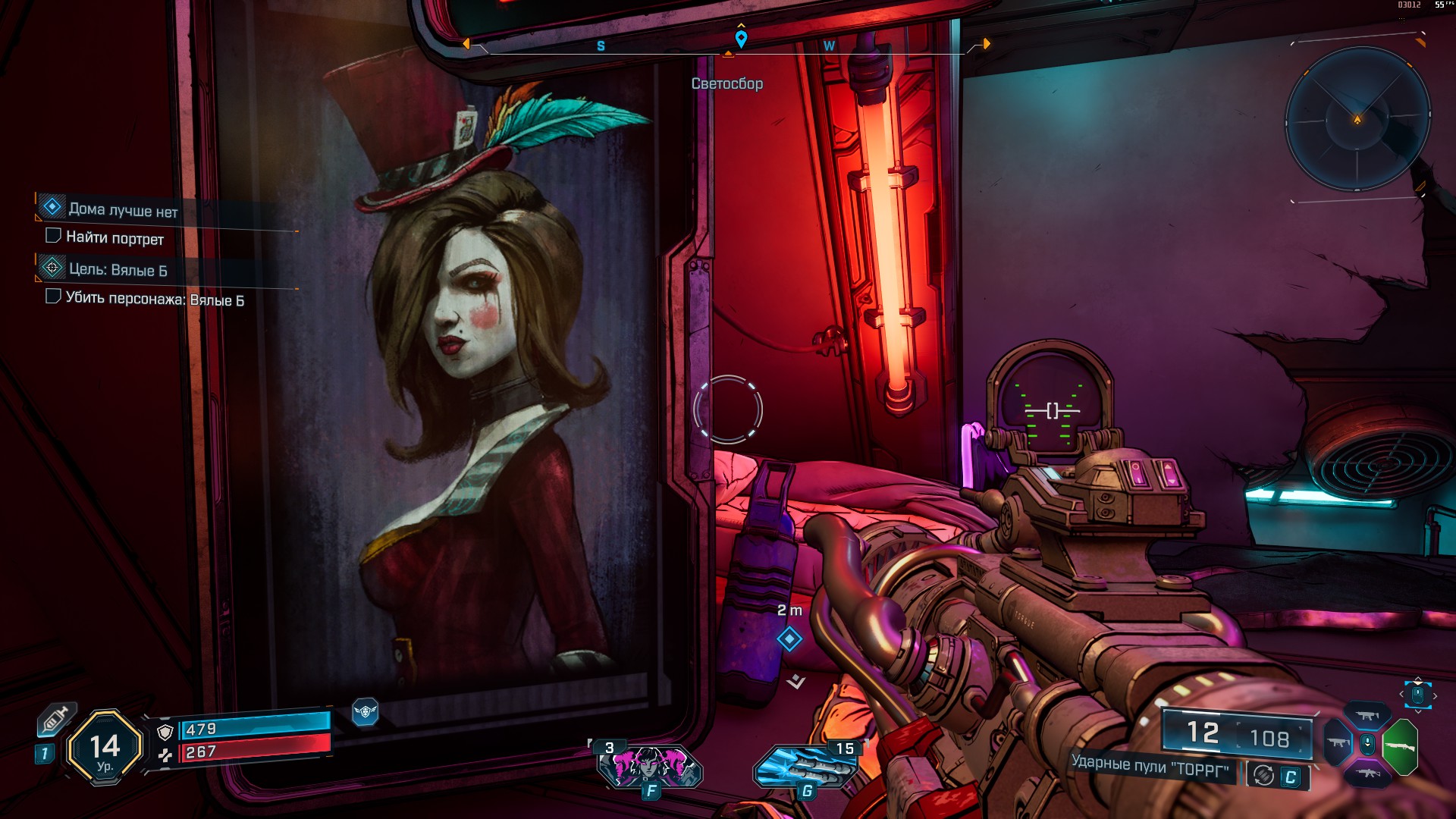Select the "Цель: Вялые Б" target entry

(x=118, y=269)
